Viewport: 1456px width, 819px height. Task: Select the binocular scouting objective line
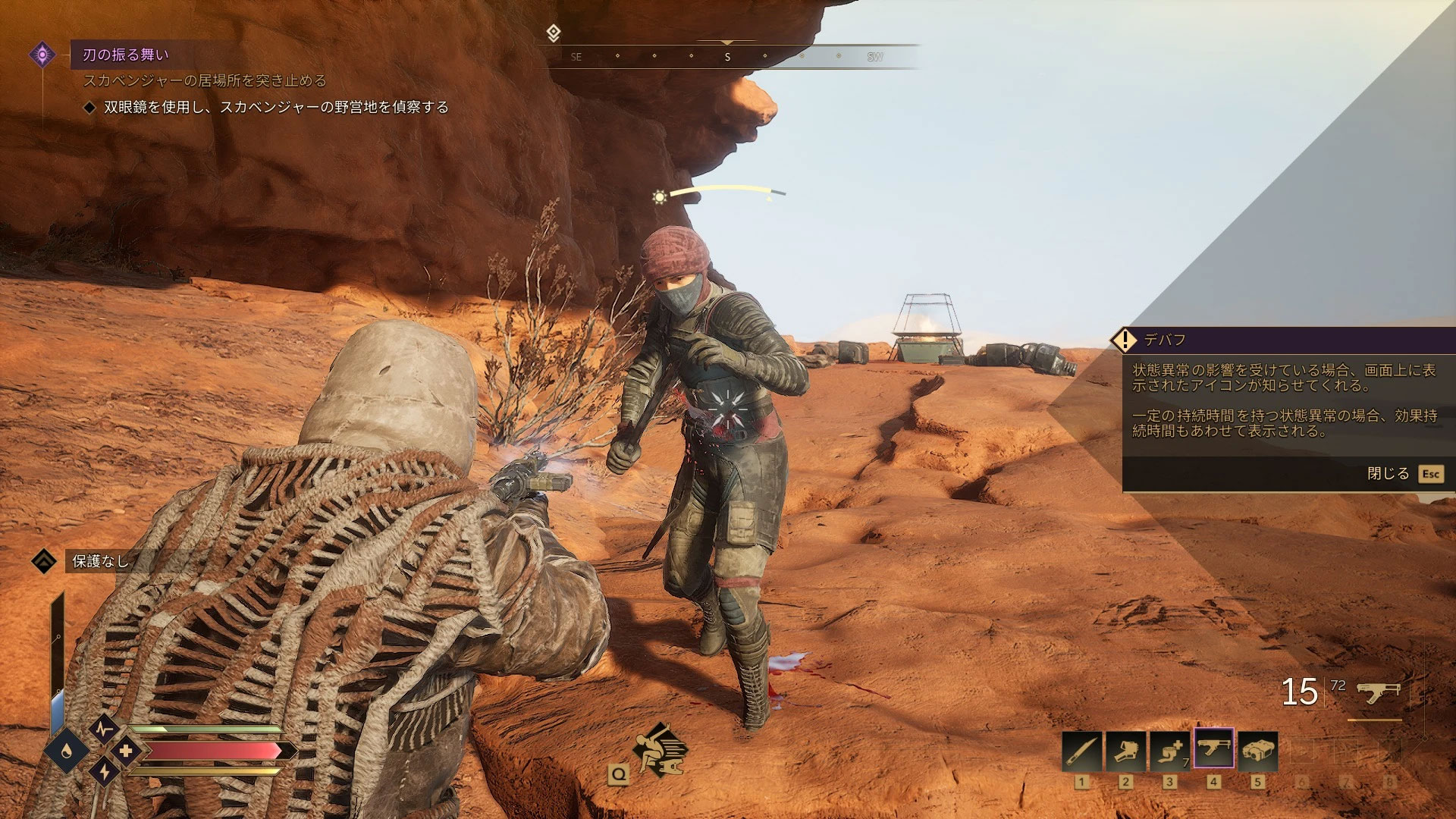click(276, 108)
